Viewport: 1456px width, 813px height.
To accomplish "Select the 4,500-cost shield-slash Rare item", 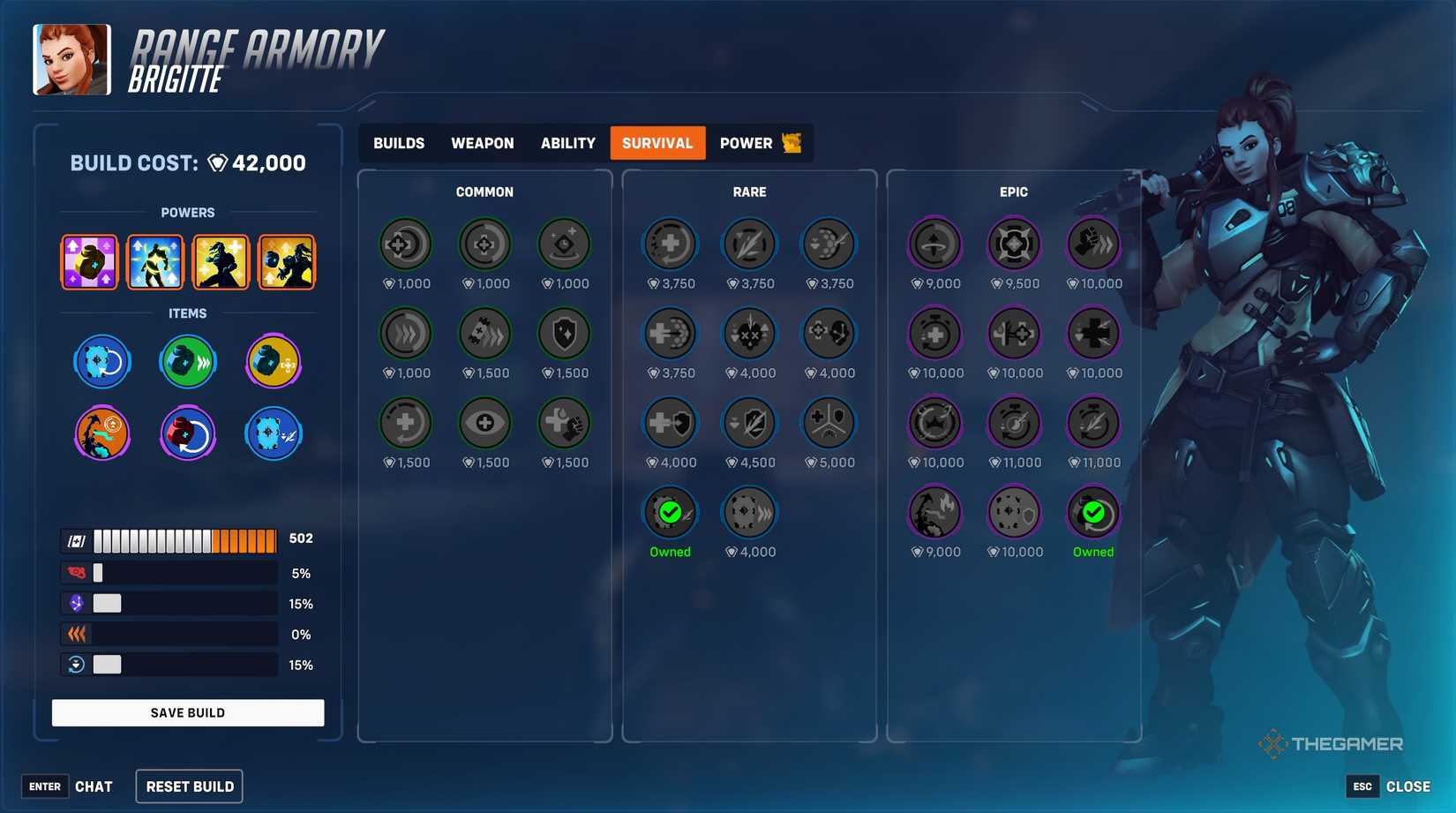I will [749, 422].
